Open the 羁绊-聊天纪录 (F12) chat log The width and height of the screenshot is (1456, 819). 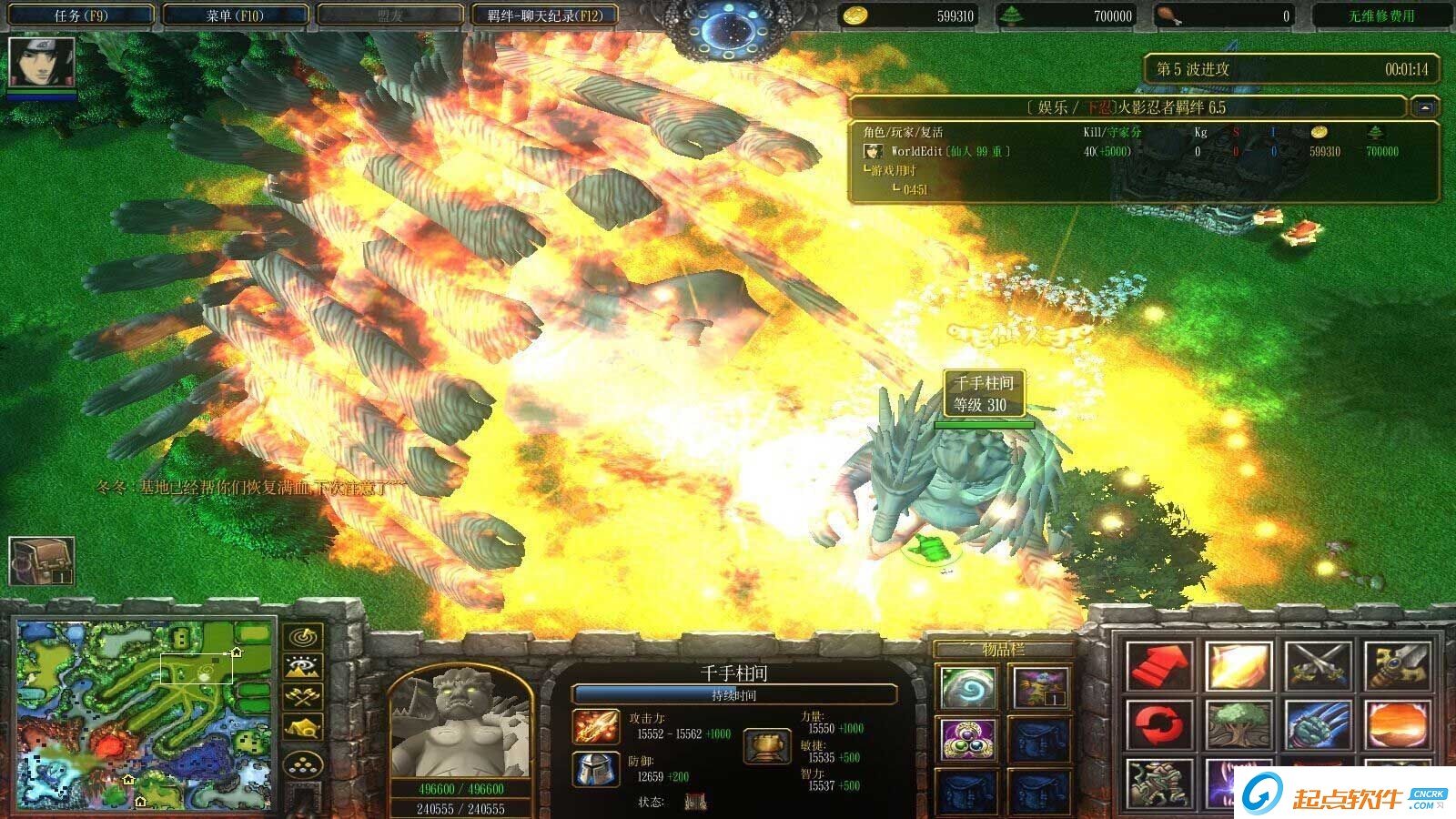point(544,15)
